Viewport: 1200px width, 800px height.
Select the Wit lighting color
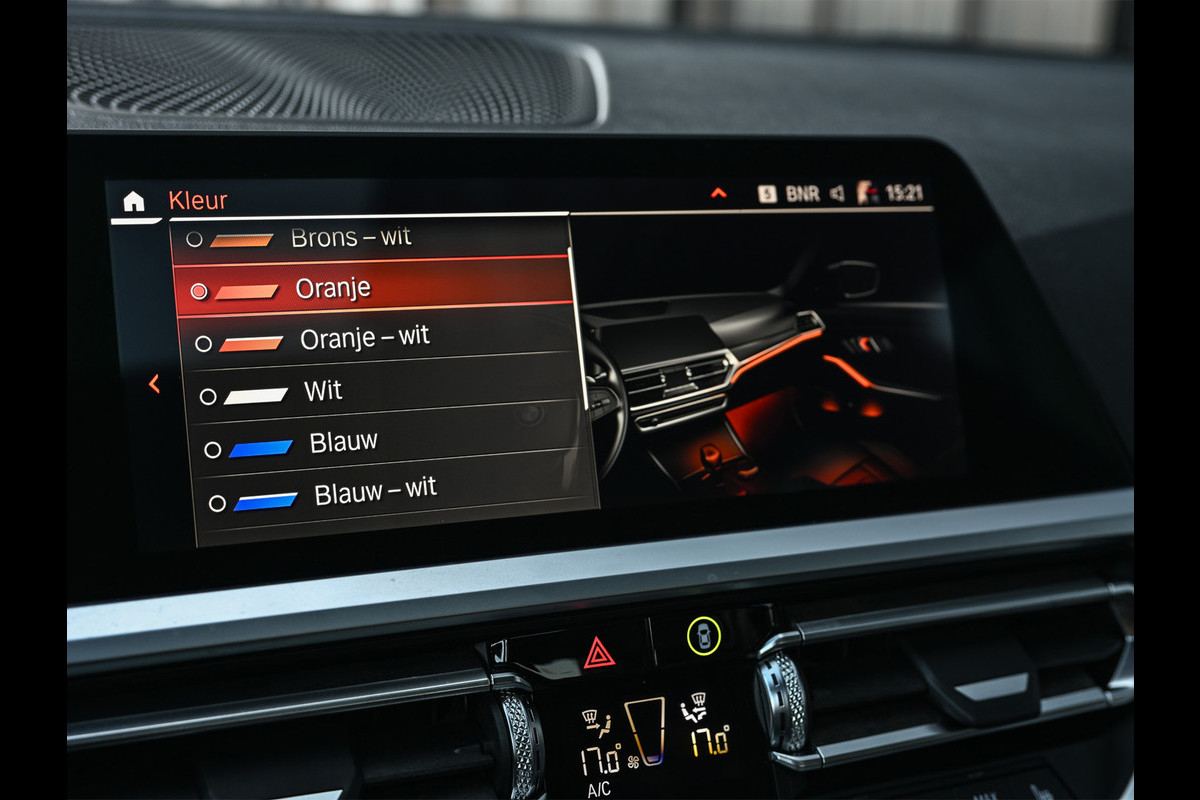click(x=322, y=391)
